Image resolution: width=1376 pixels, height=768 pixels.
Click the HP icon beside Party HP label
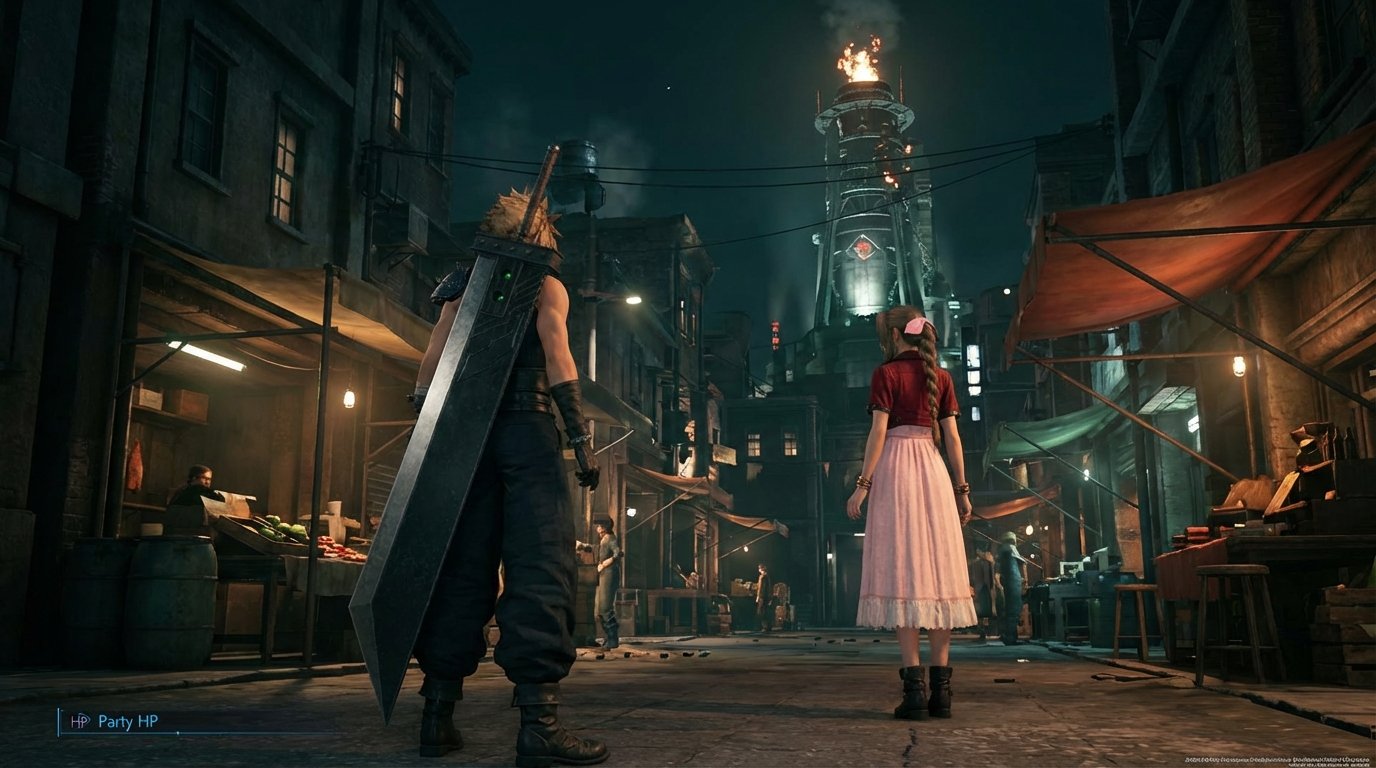pos(78,721)
